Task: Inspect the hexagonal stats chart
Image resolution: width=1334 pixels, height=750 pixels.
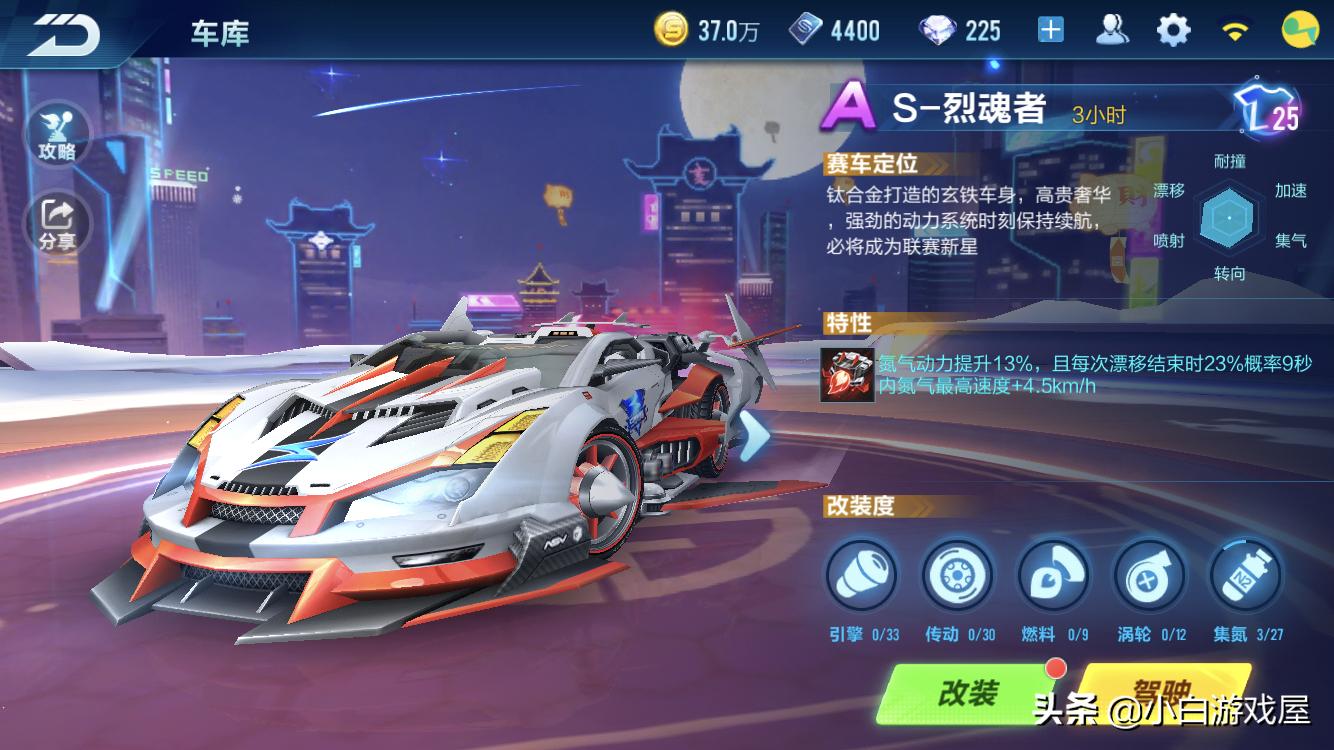Action: pyautogui.click(x=1230, y=215)
